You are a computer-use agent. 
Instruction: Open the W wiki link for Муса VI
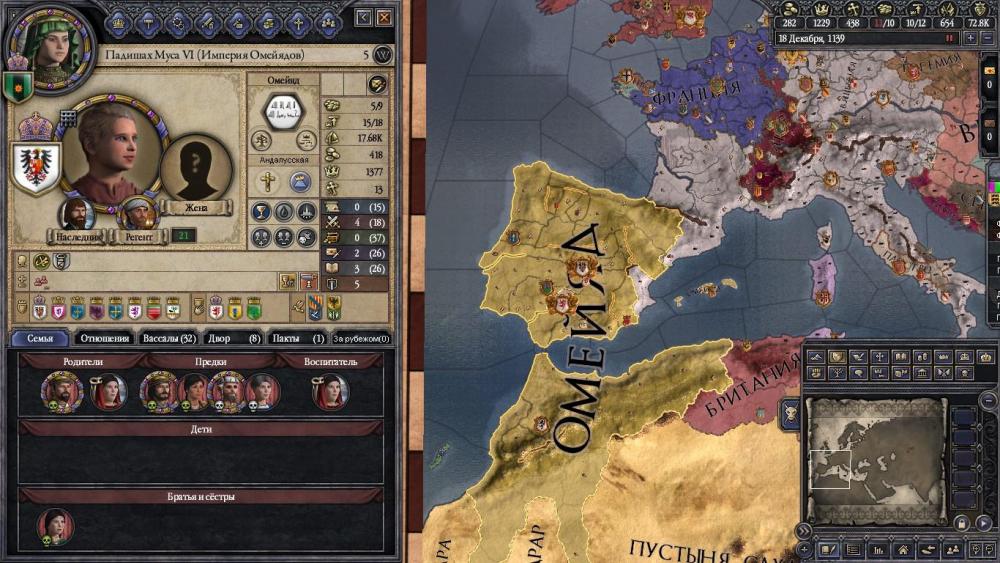(x=382, y=55)
